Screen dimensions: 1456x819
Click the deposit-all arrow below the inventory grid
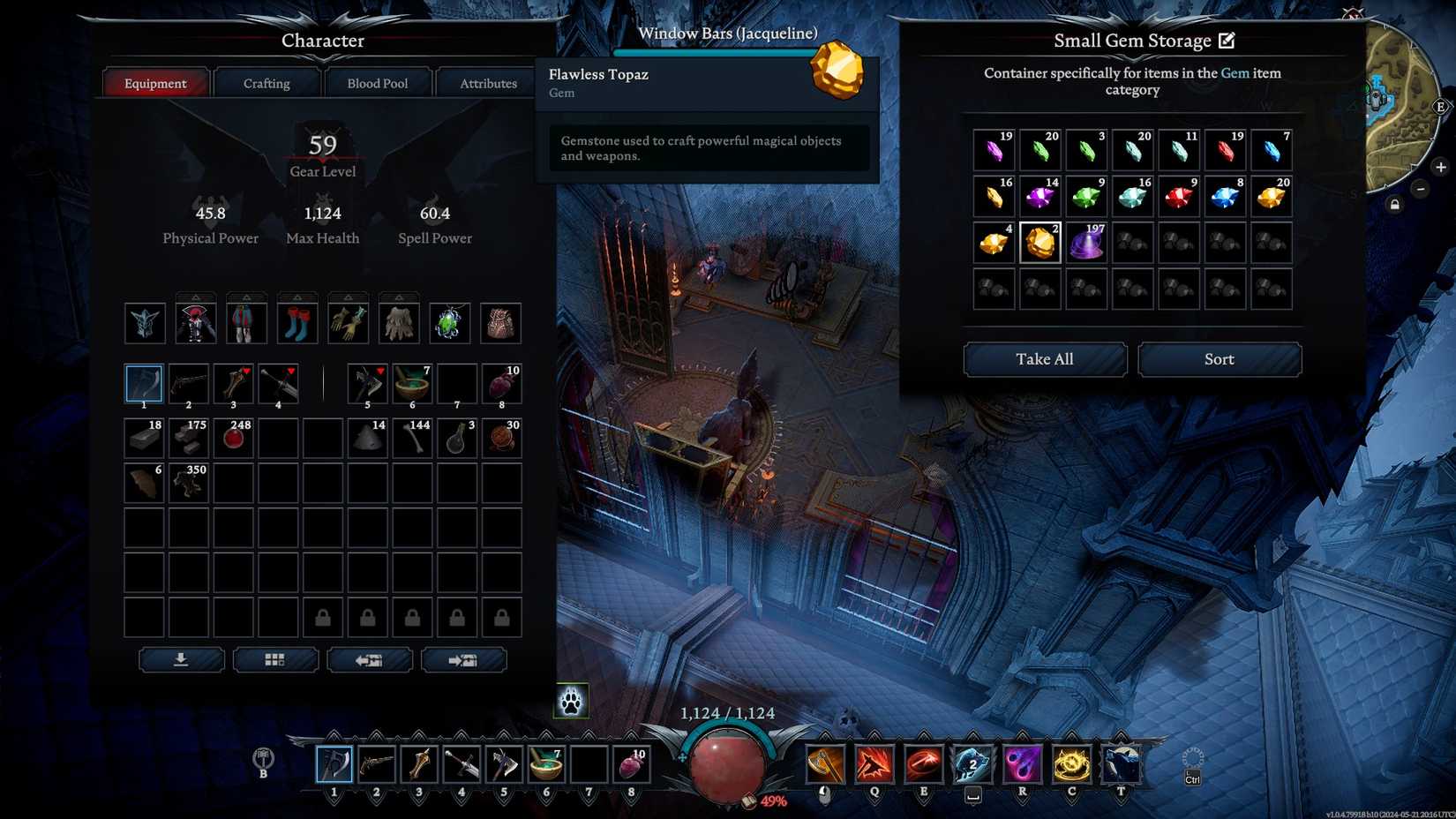[181, 659]
